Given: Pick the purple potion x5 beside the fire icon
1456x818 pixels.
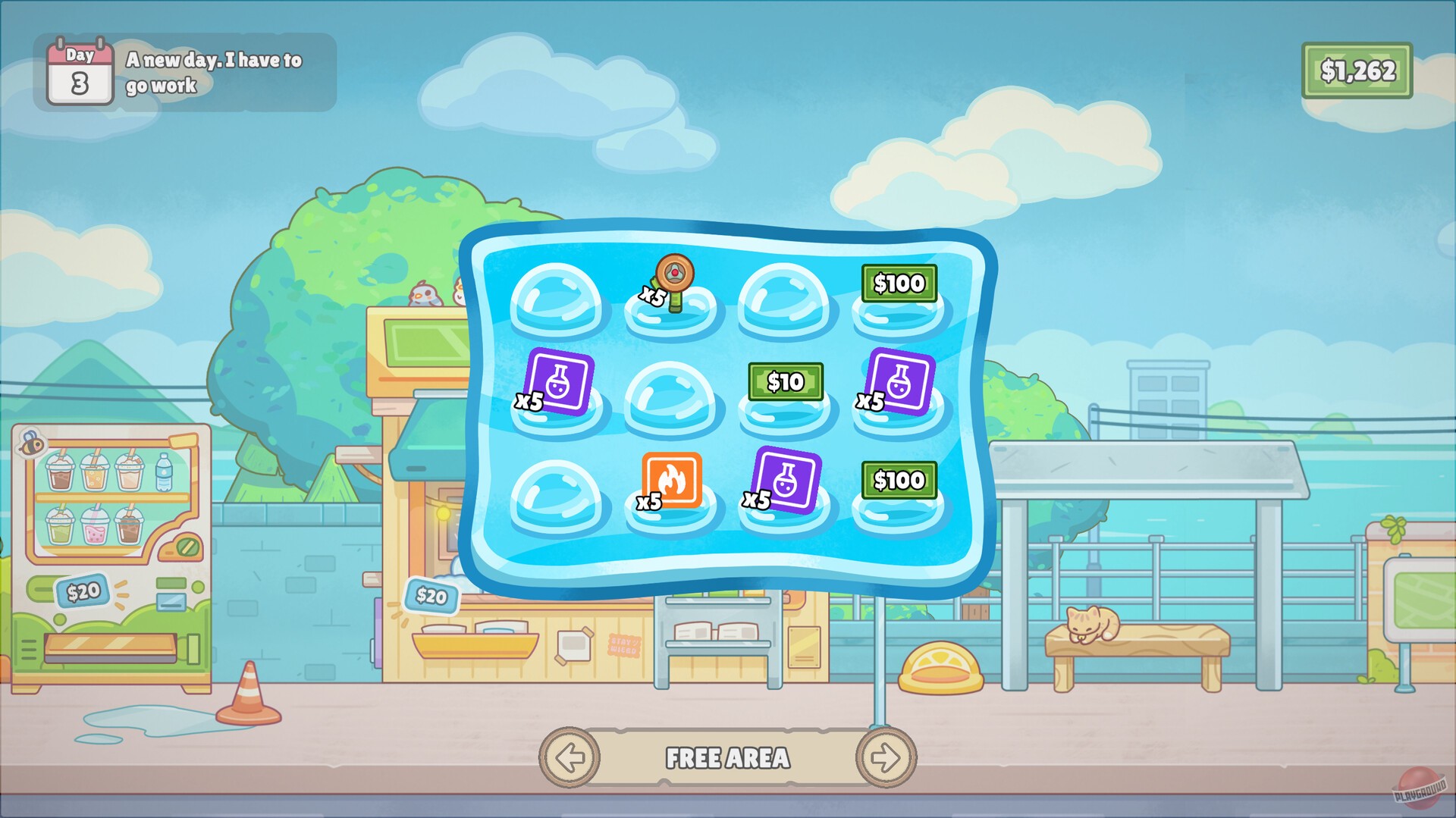Looking at the screenshot, I should tap(786, 482).
